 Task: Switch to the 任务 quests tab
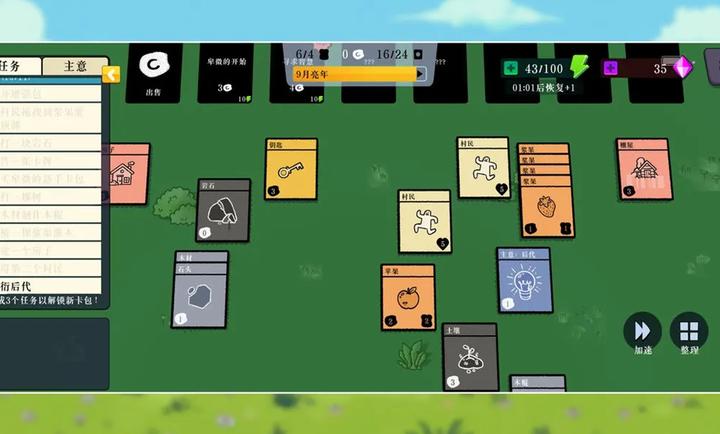point(20,66)
